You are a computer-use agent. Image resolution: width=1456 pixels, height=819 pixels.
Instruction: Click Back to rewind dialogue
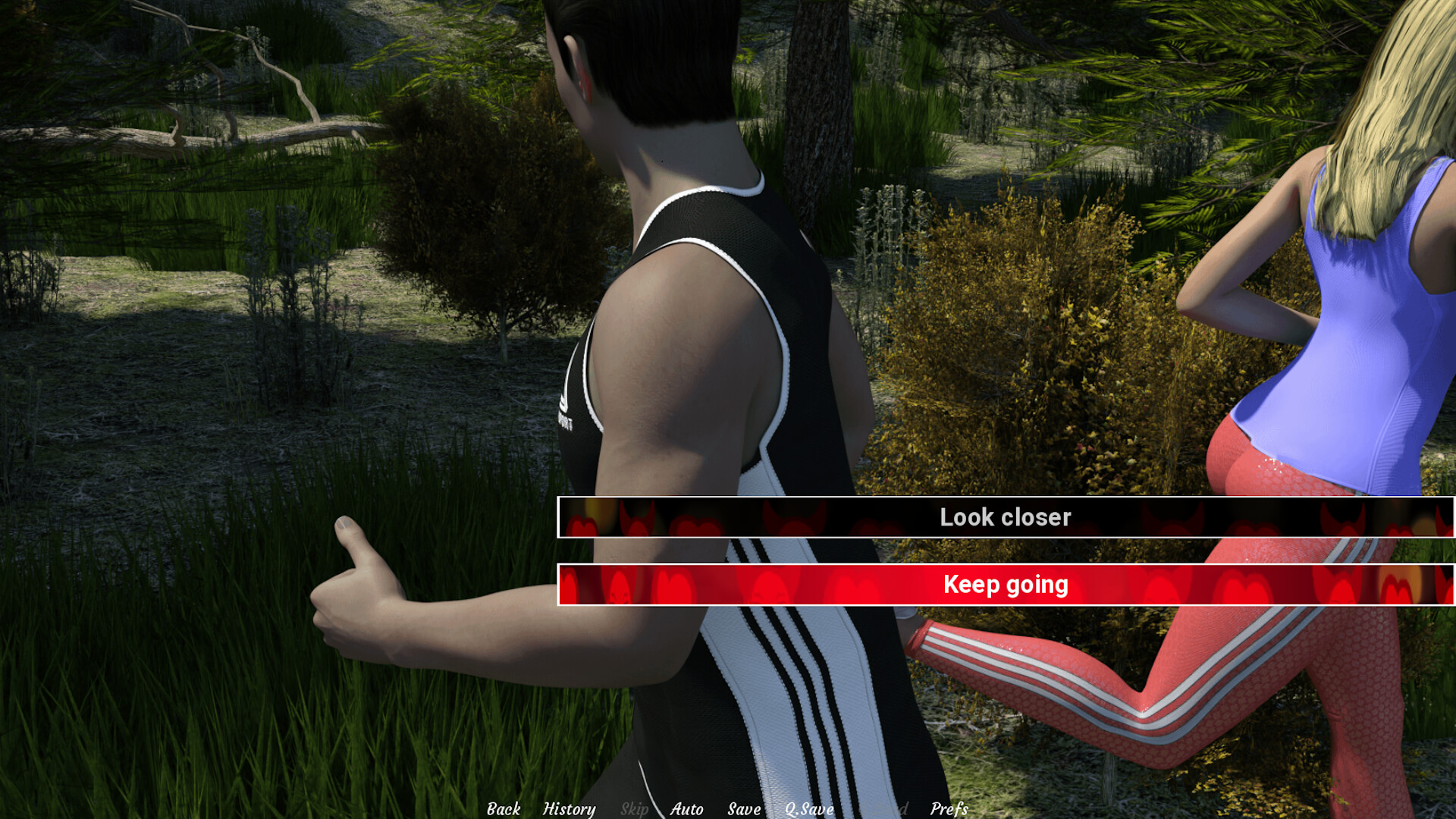[504, 809]
